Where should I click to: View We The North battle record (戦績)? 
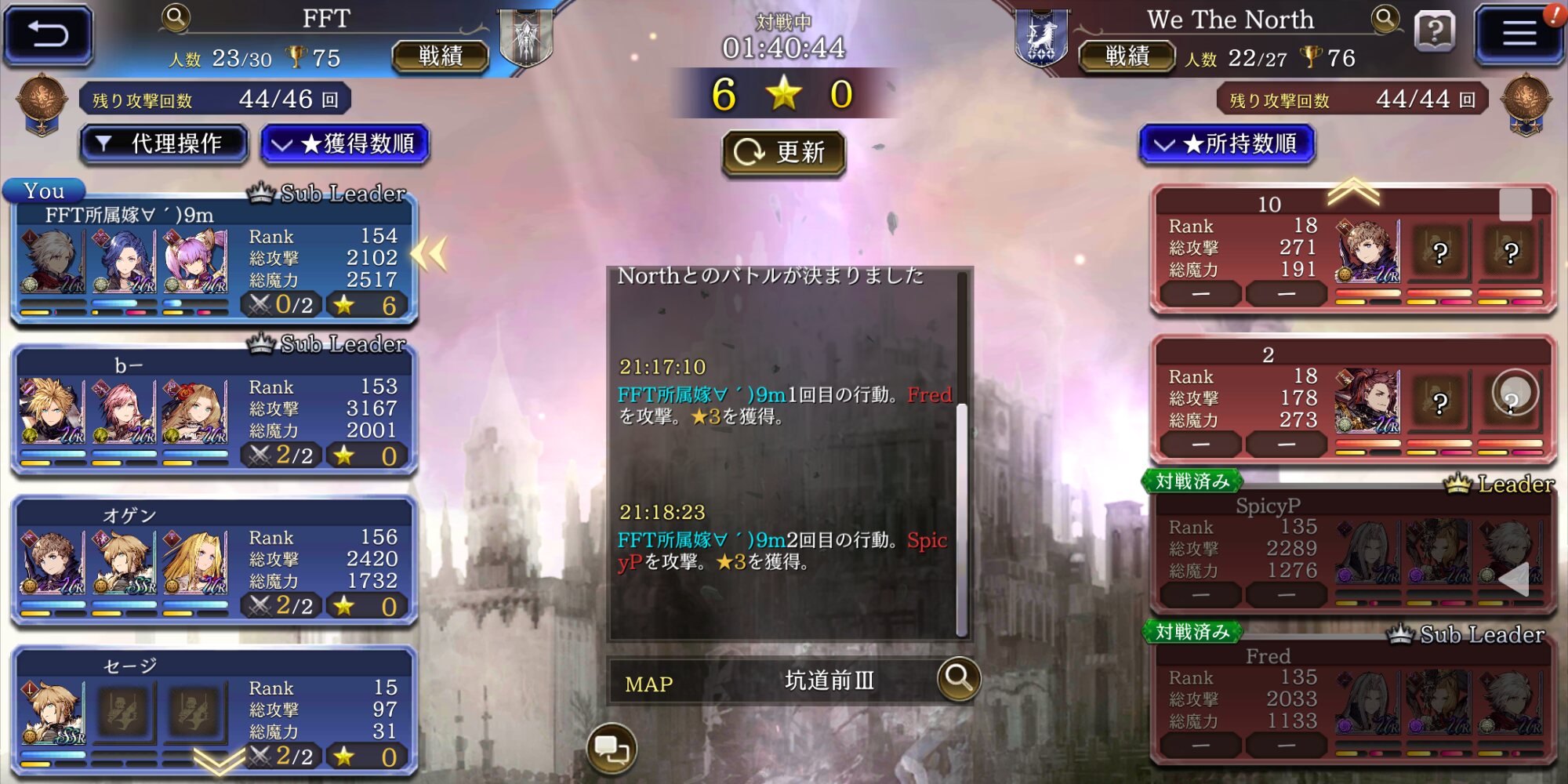tap(1127, 56)
